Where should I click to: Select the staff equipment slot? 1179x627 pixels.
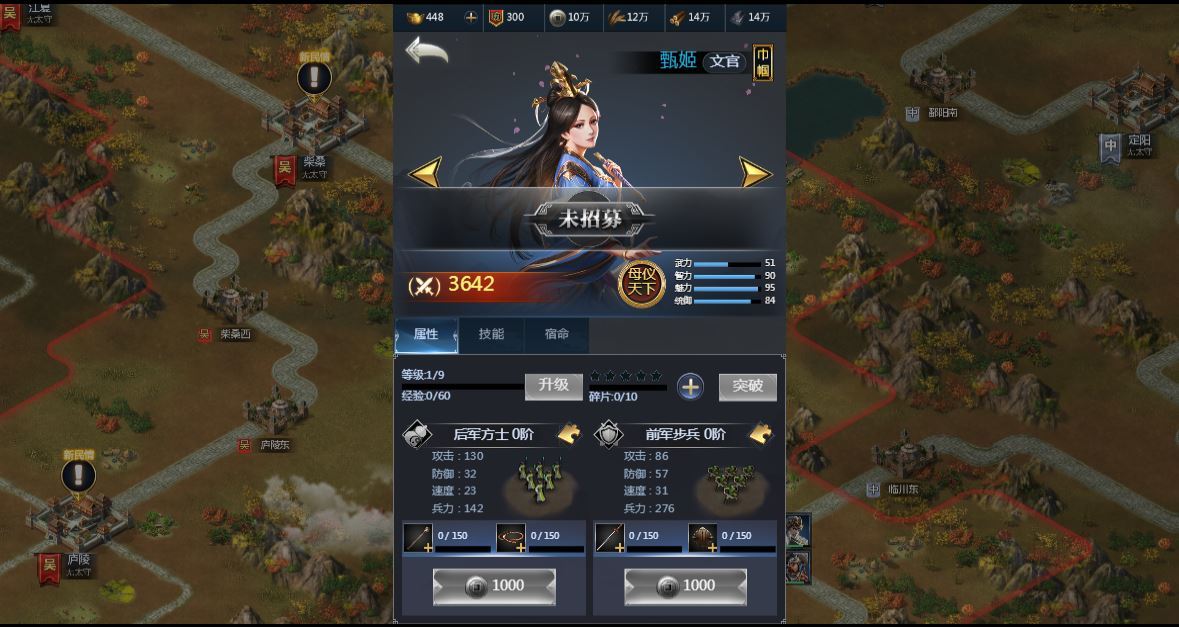tap(418, 537)
